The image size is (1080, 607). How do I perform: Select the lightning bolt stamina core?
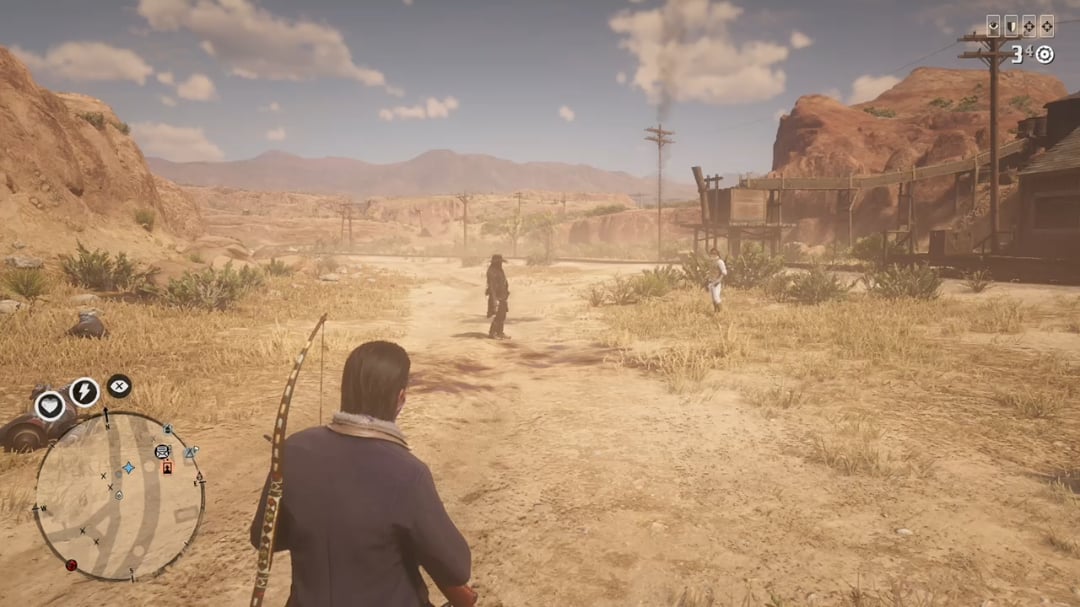pyautogui.click(x=84, y=392)
